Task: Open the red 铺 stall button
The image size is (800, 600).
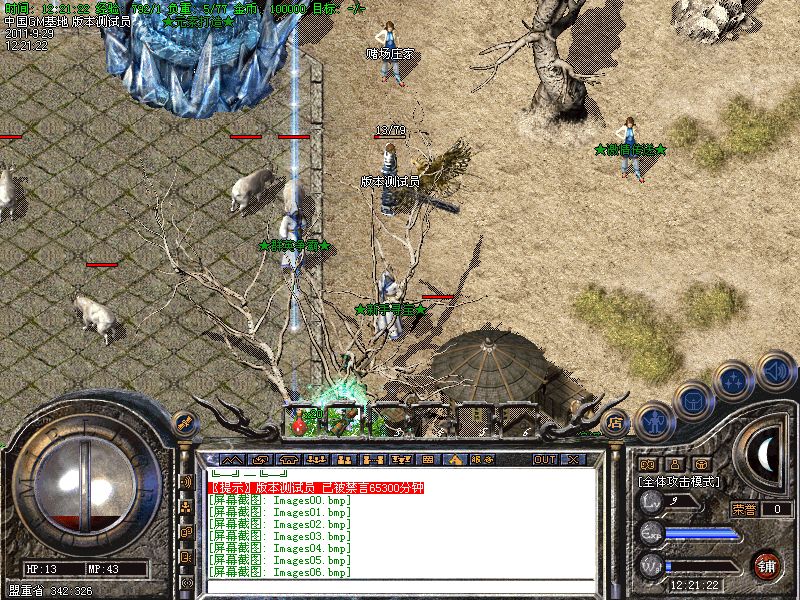Action: [x=767, y=565]
